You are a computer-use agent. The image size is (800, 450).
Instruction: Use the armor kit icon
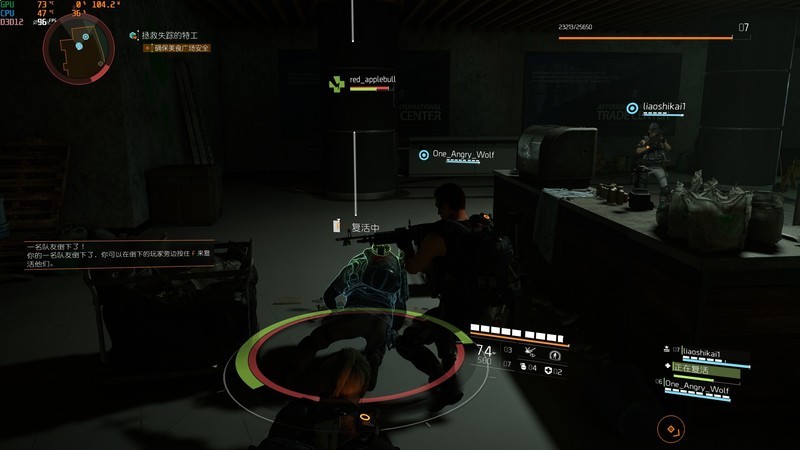(x=550, y=370)
